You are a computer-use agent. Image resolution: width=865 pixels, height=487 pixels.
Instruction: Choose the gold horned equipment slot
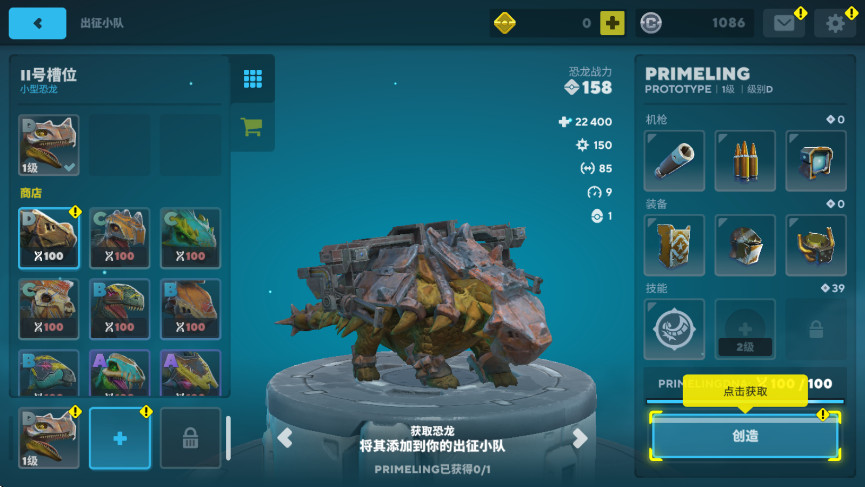pos(815,245)
